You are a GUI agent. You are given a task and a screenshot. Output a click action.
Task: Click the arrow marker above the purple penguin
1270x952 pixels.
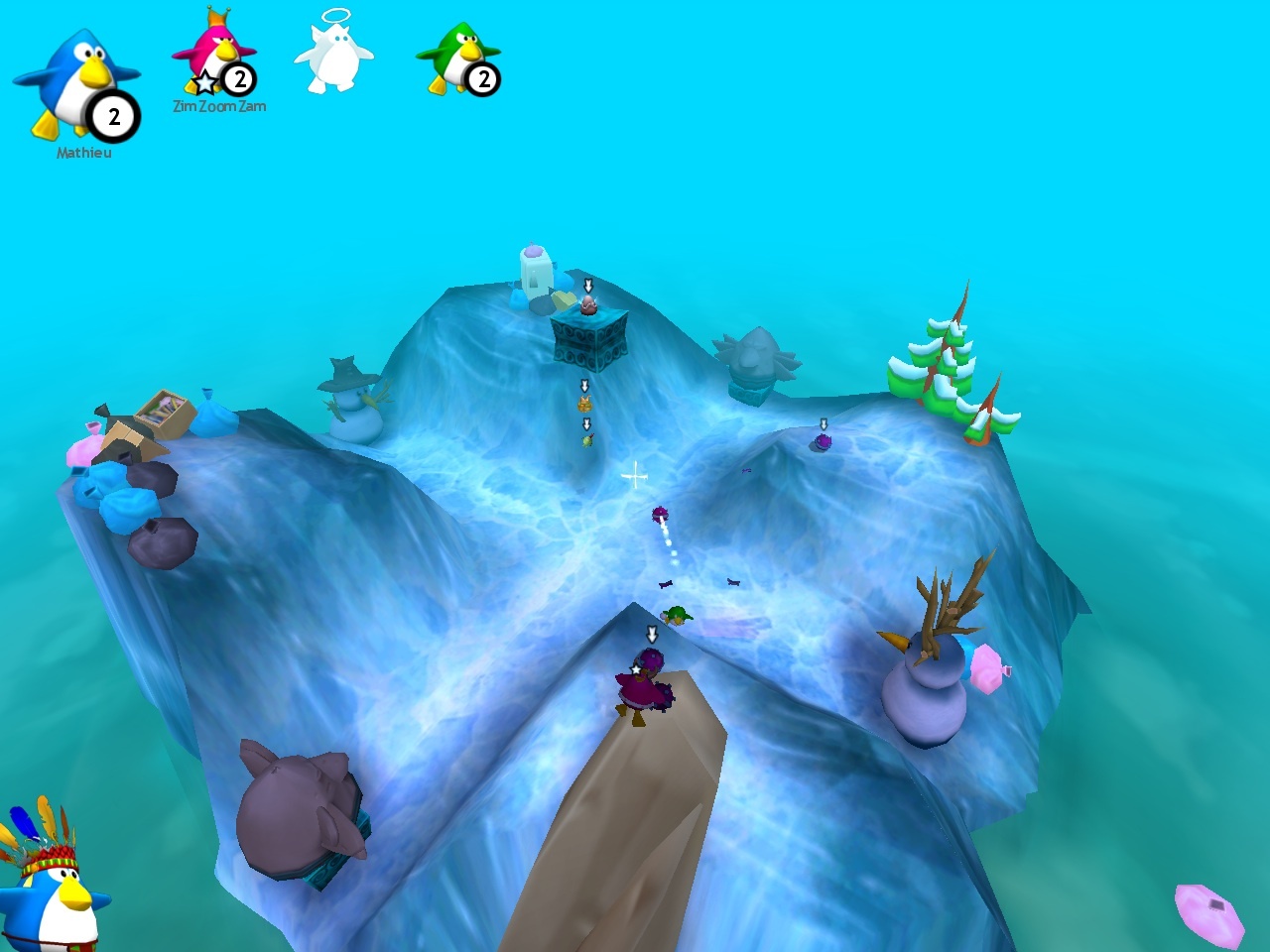click(x=652, y=632)
